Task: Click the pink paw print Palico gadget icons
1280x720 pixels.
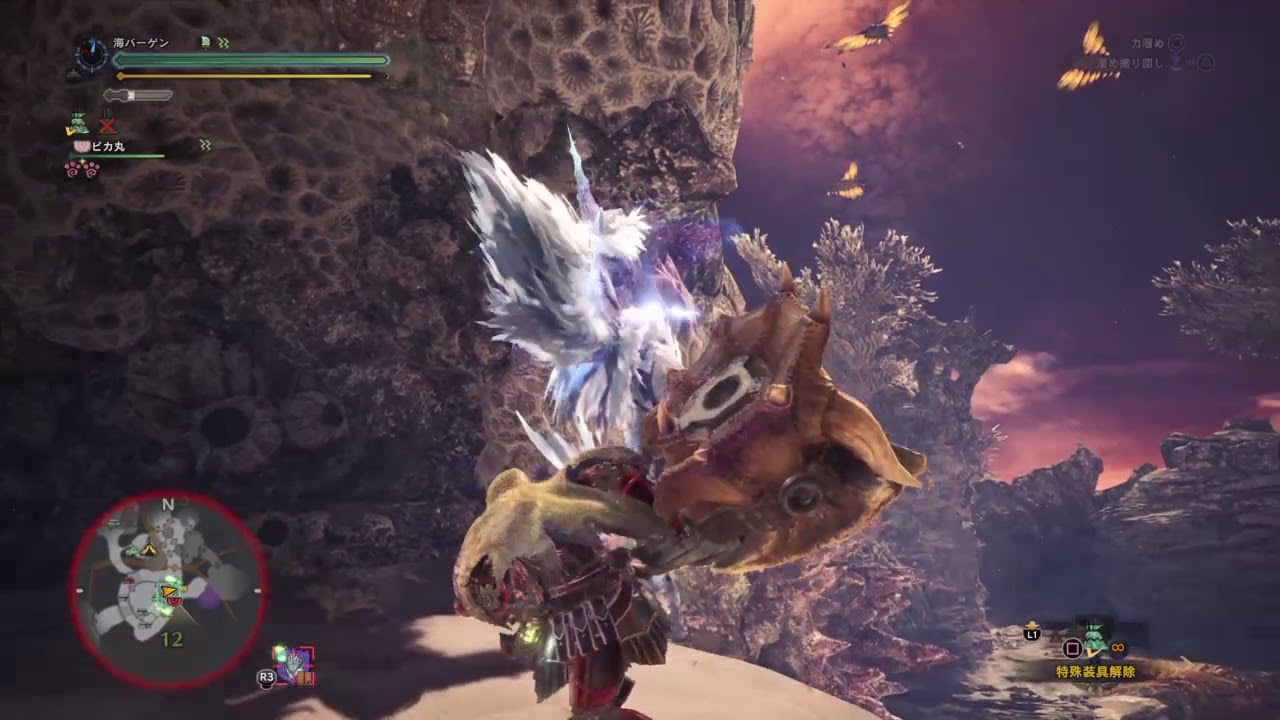Action: click(x=80, y=169)
